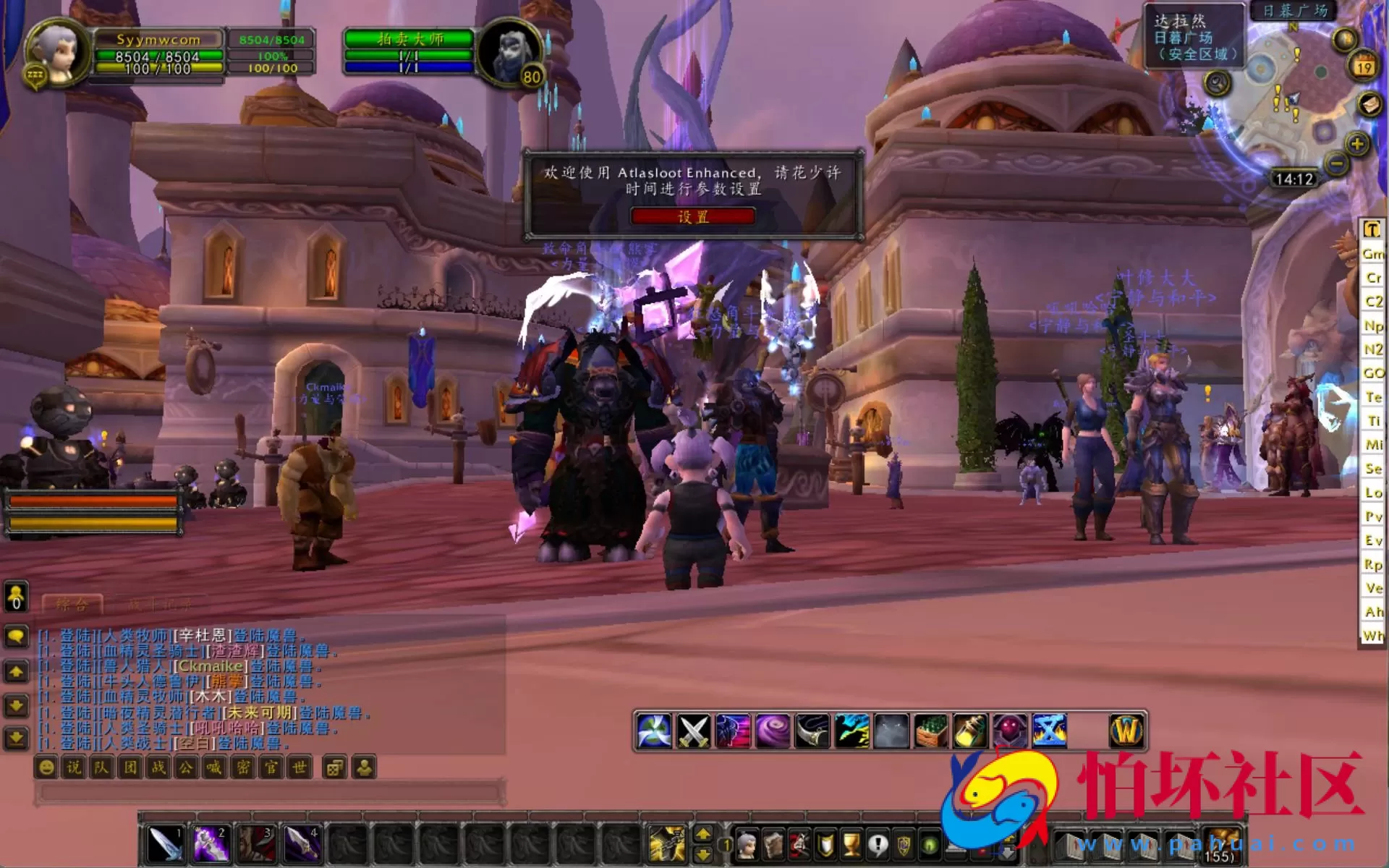Viewport: 1389px width, 868px height.
Task: Open the tracking magnifier icon beside the minimap
Action: coord(1218,83)
